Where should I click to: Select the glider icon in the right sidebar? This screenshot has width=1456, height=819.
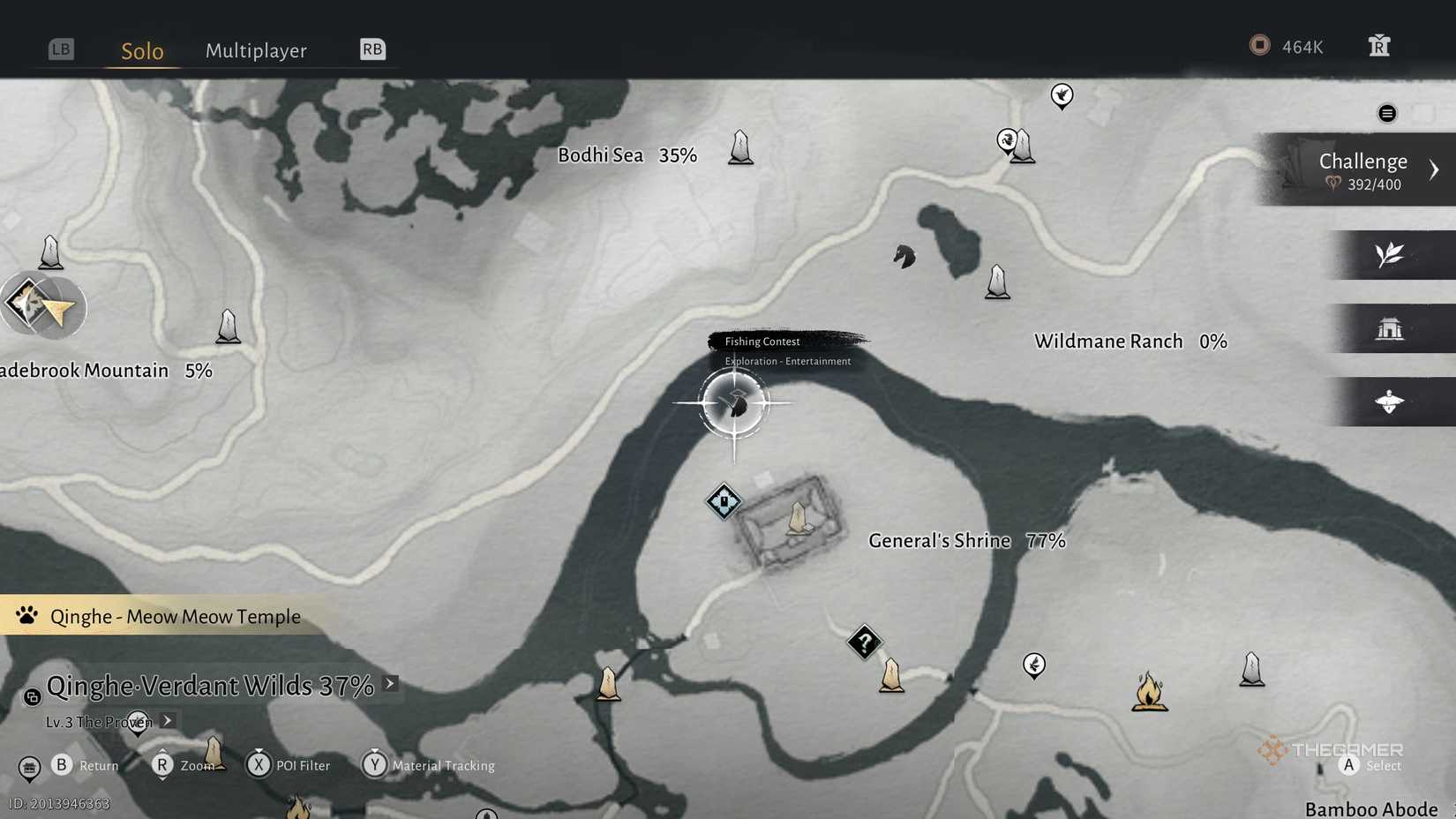coord(1390,402)
